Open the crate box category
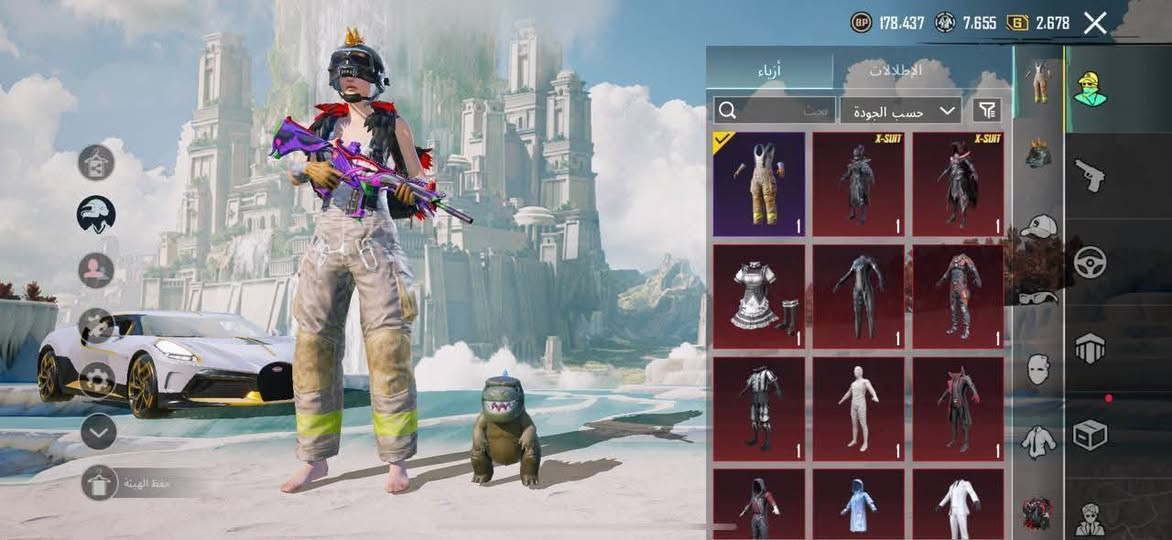This screenshot has width=1172, height=540. click(x=1089, y=435)
